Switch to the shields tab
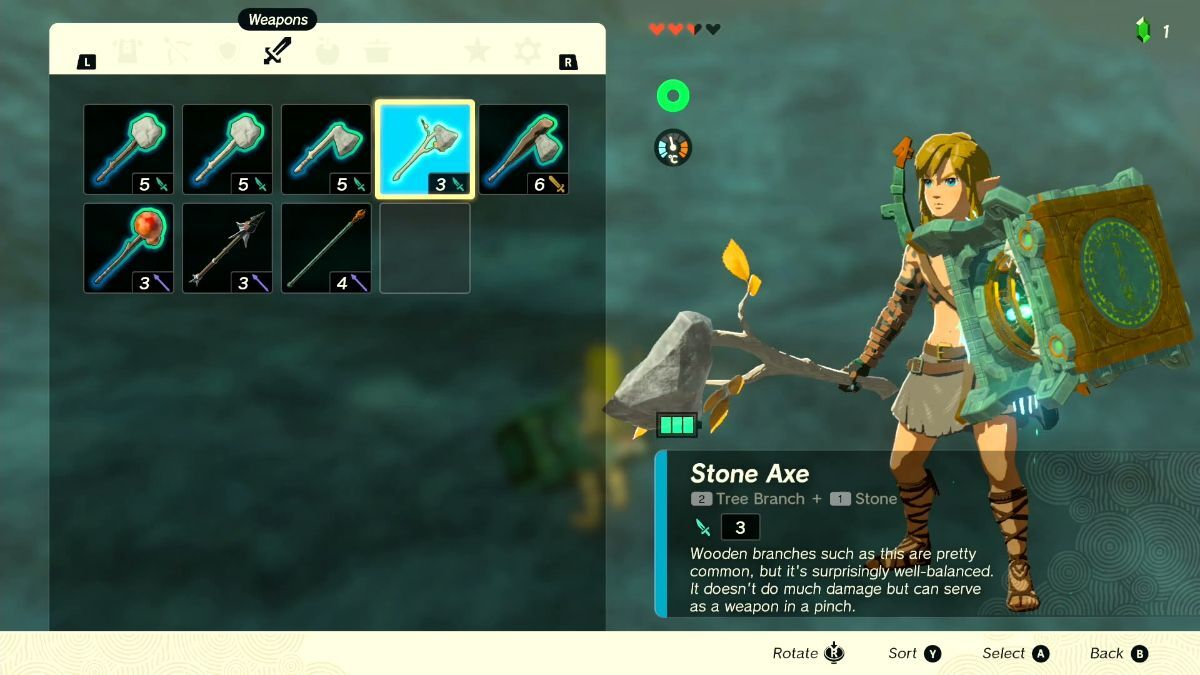The image size is (1200, 675). point(228,51)
